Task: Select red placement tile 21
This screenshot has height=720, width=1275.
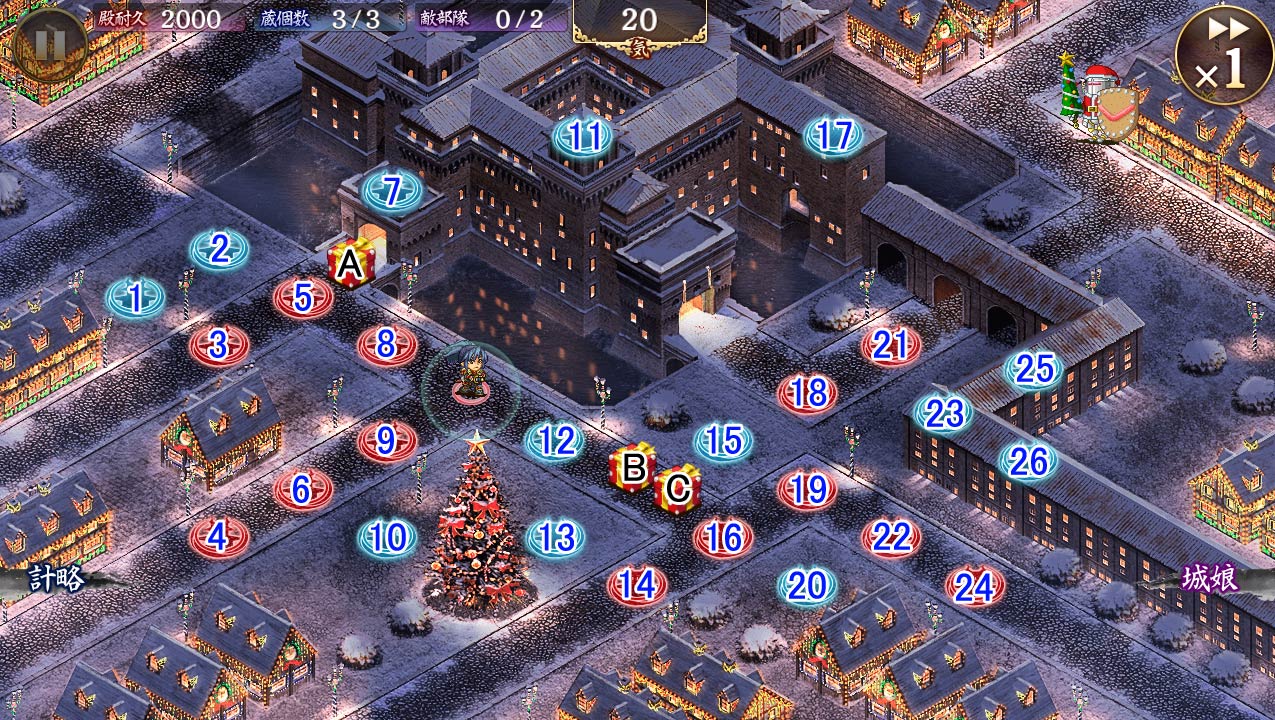Action: [x=890, y=345]
